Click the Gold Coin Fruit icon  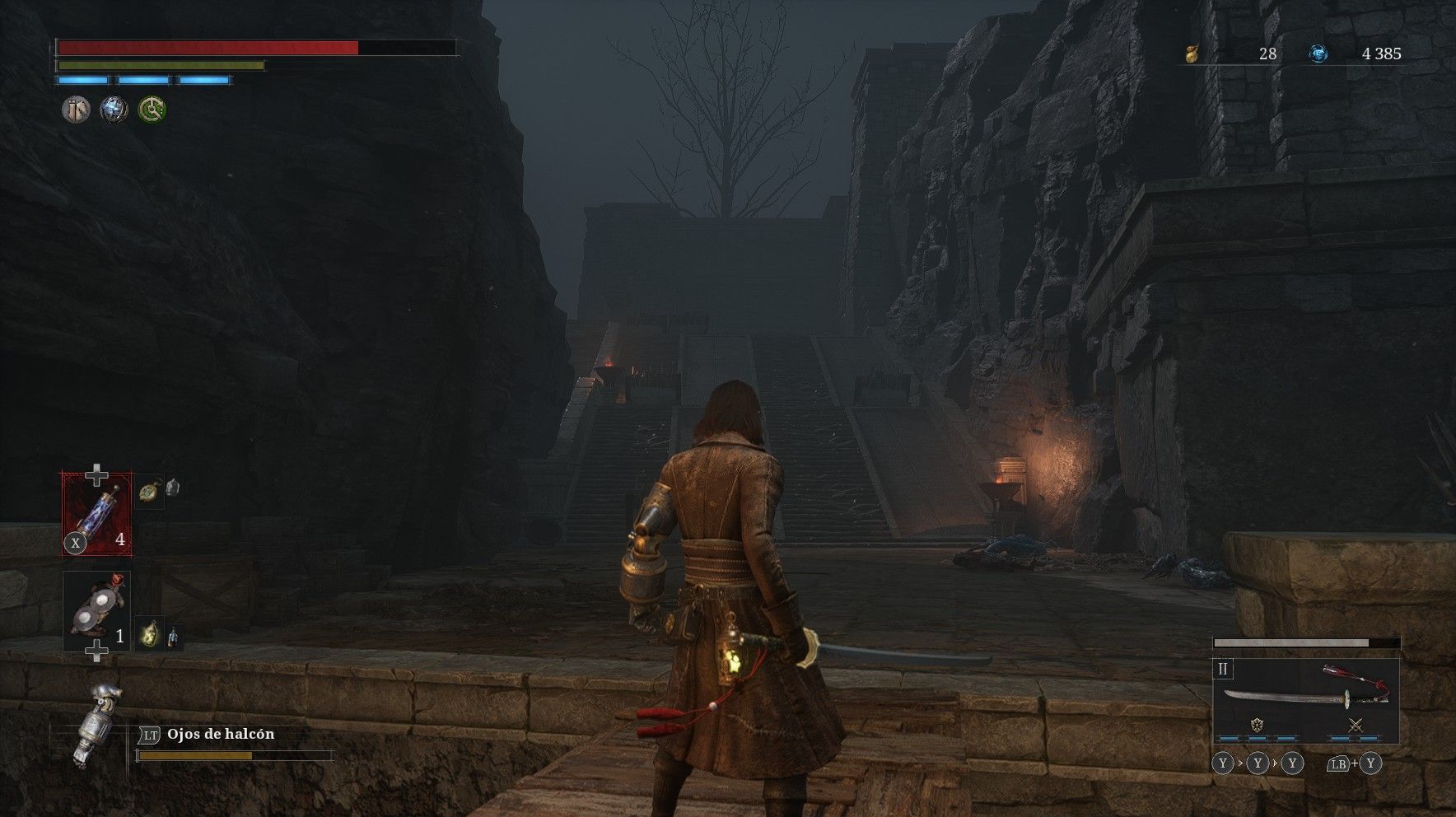point(1191,54)
